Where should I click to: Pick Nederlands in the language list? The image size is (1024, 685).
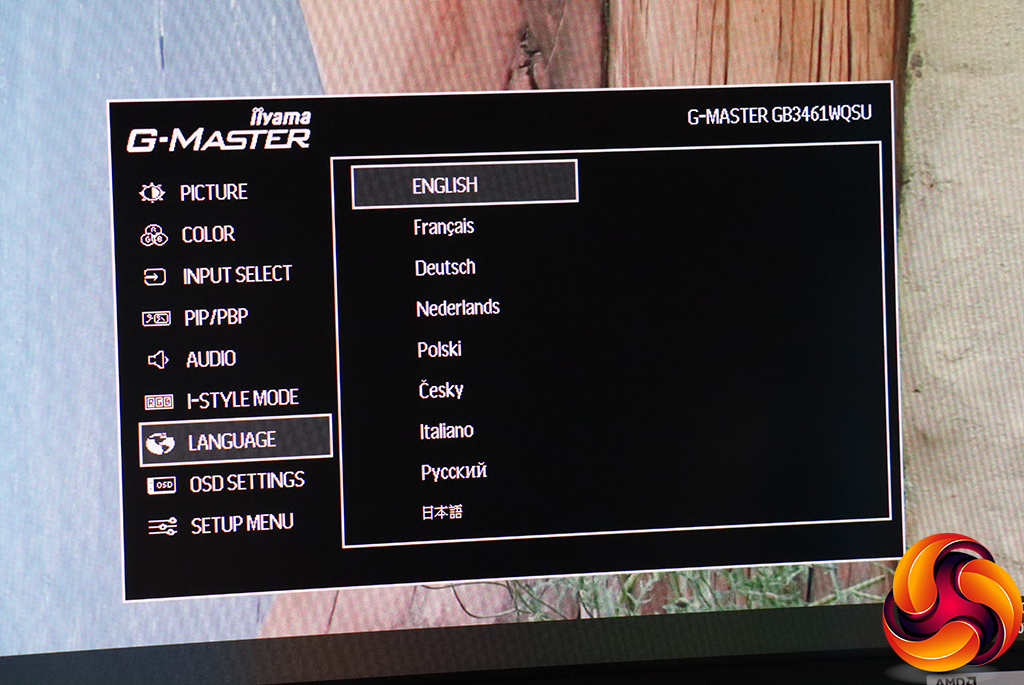pyautogui.click(x=458, y=308)
